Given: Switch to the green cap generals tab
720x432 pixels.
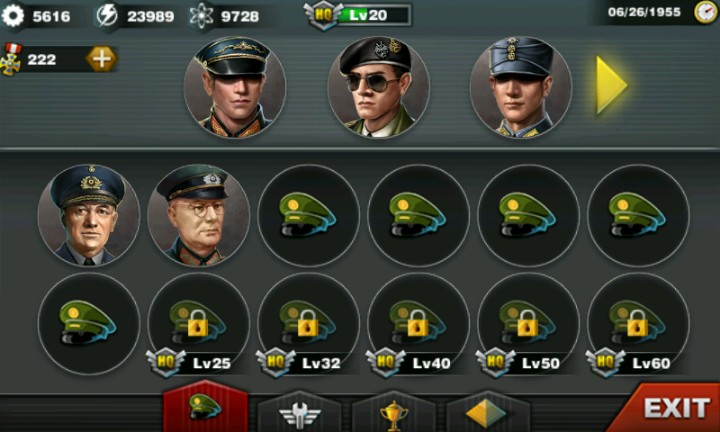Looking at the screenshot, I should [205, 409].
